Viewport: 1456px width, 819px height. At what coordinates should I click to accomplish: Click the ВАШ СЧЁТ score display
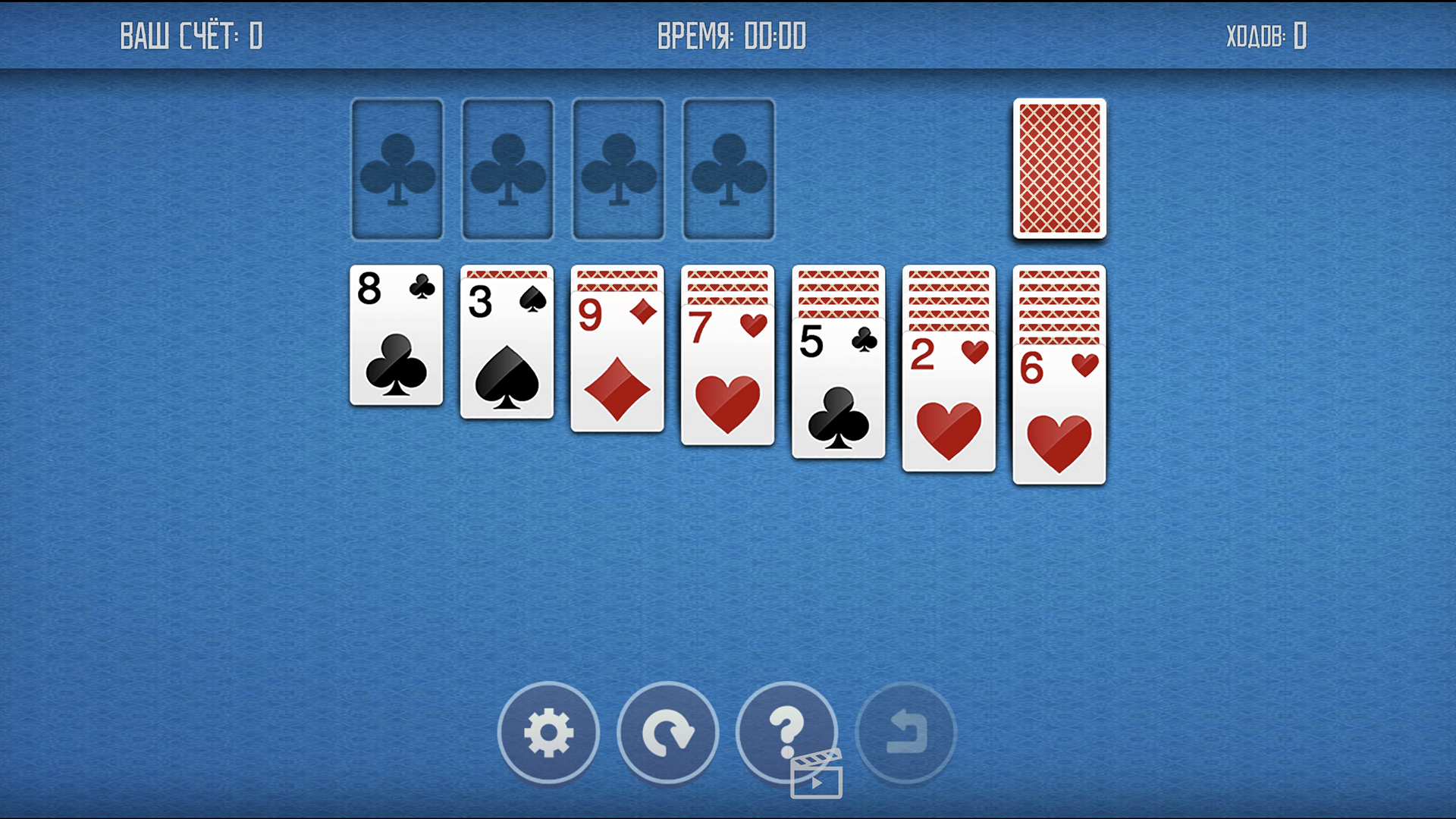click(191, 35)
